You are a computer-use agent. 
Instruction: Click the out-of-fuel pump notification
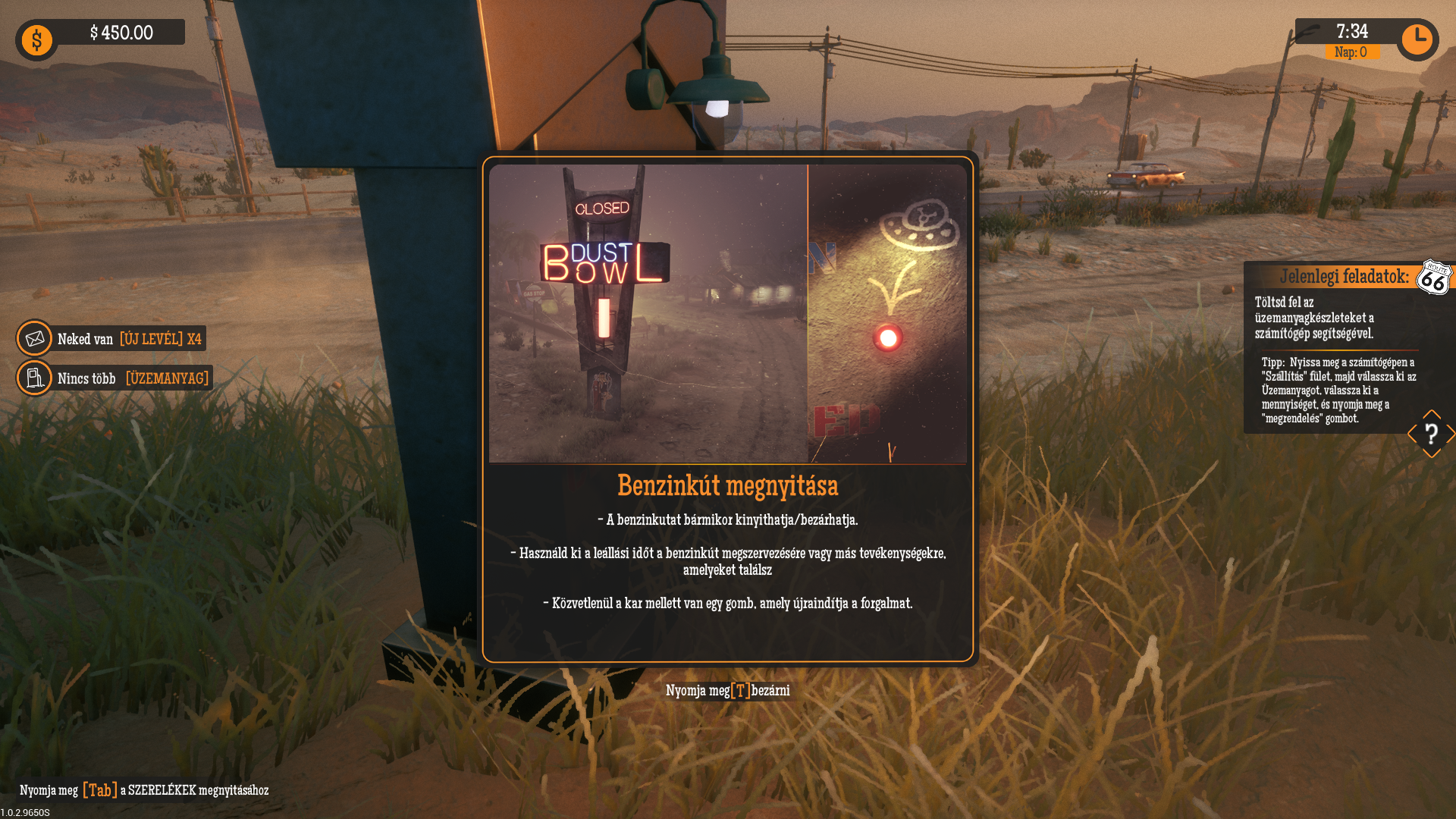pyautogui.click(x=35, y=378)
